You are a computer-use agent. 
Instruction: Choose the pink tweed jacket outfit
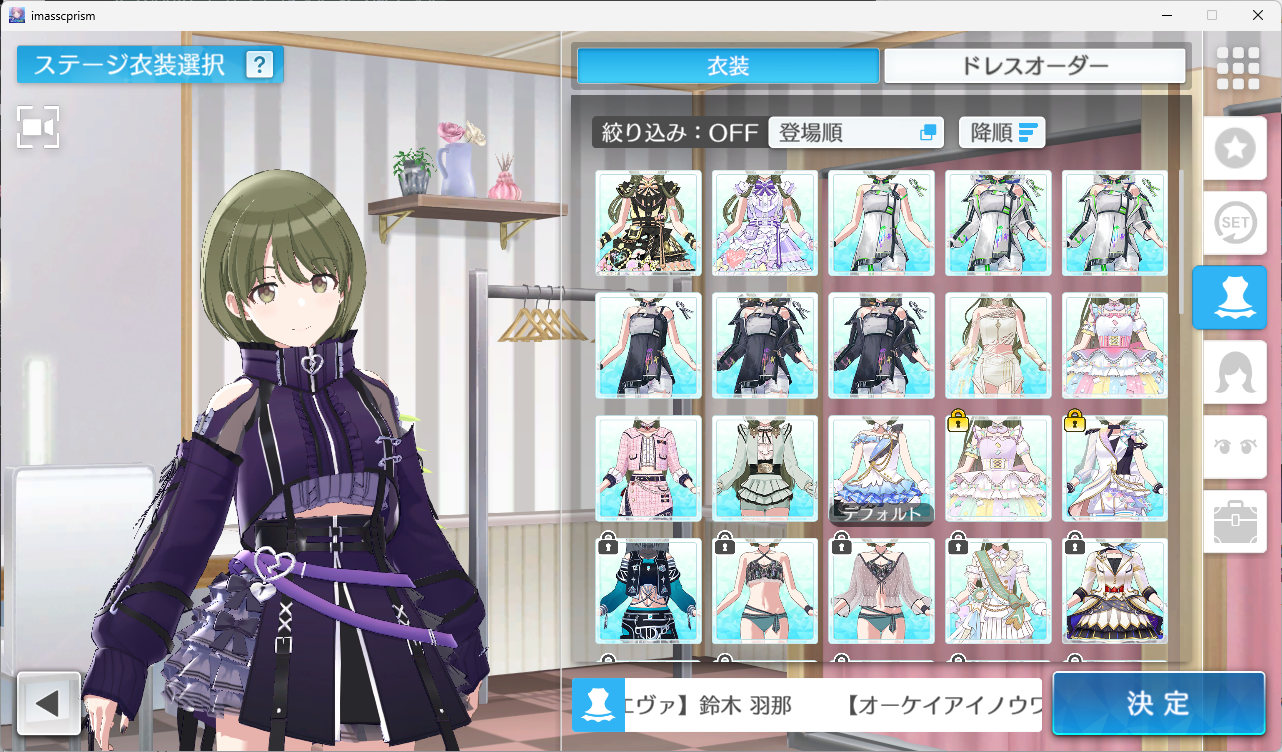click(647, 468)
